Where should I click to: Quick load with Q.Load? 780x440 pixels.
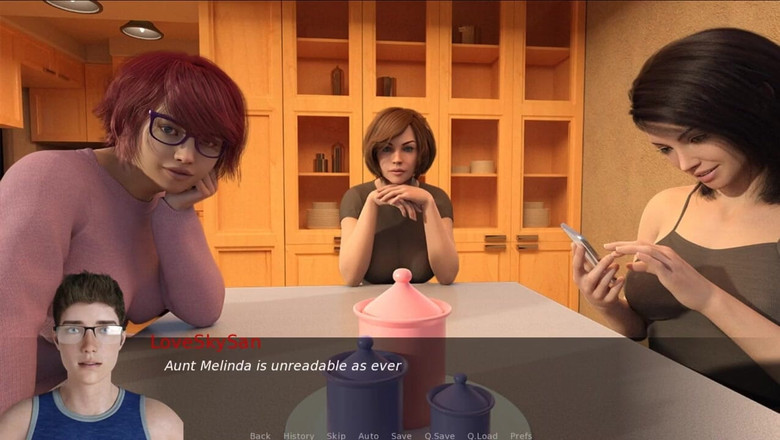pos(481,435)
